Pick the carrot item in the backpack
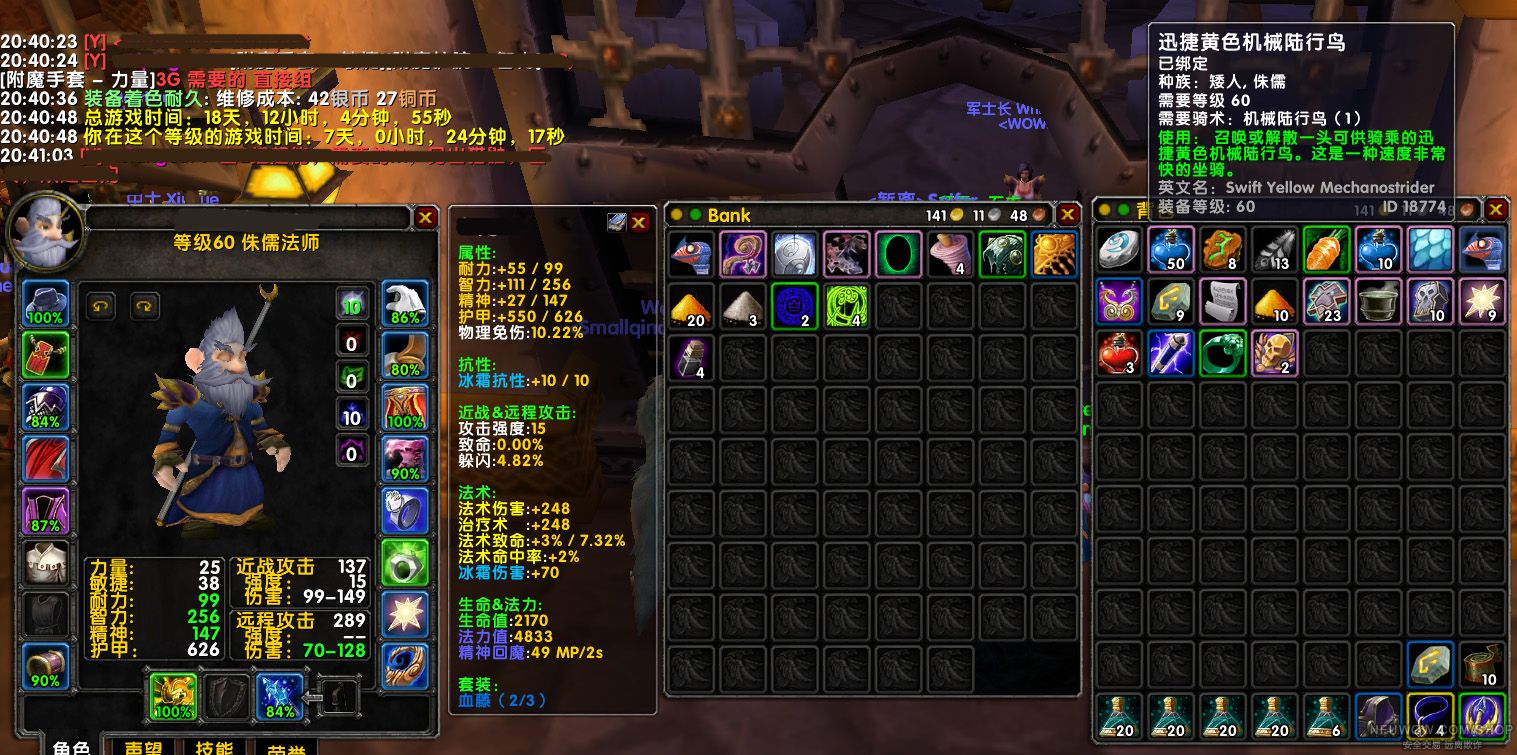 point(1327,250)
